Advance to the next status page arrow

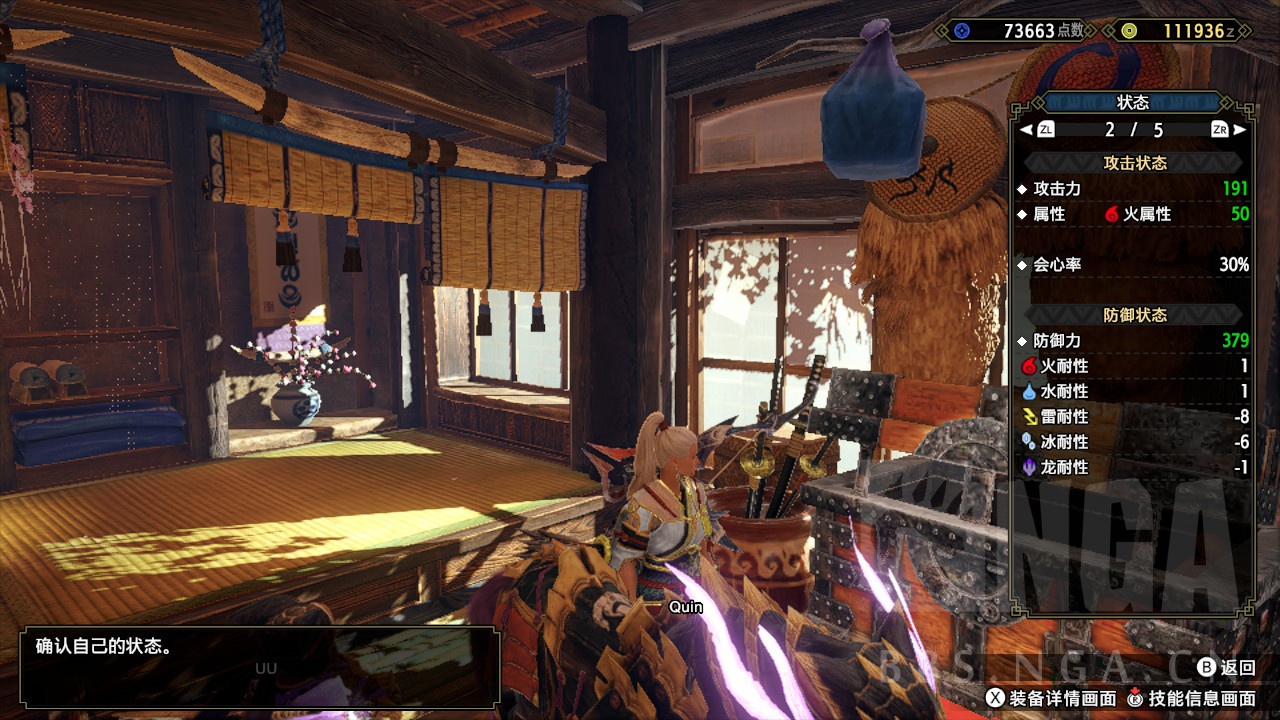click(x=1240, y=130)
